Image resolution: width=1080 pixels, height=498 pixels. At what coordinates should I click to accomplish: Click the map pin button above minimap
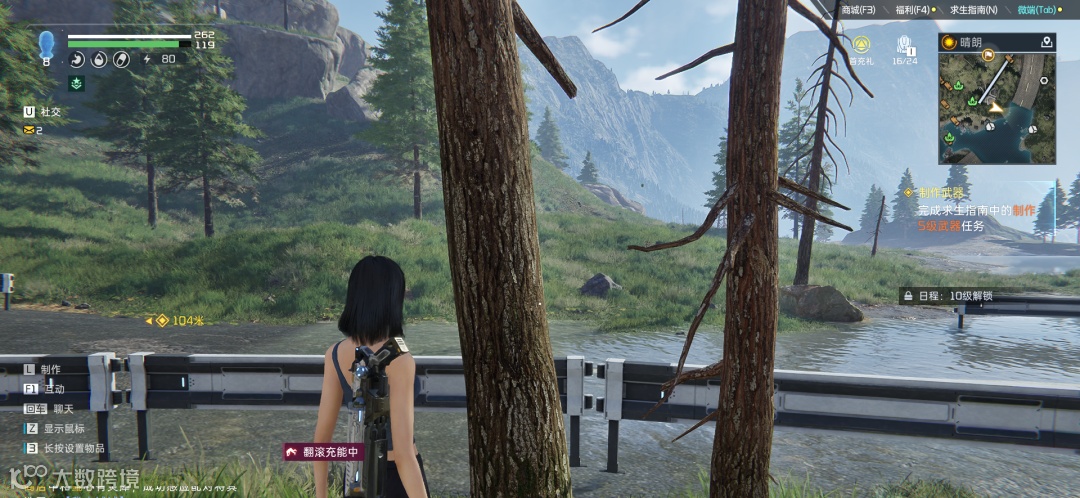[1046, 42]
